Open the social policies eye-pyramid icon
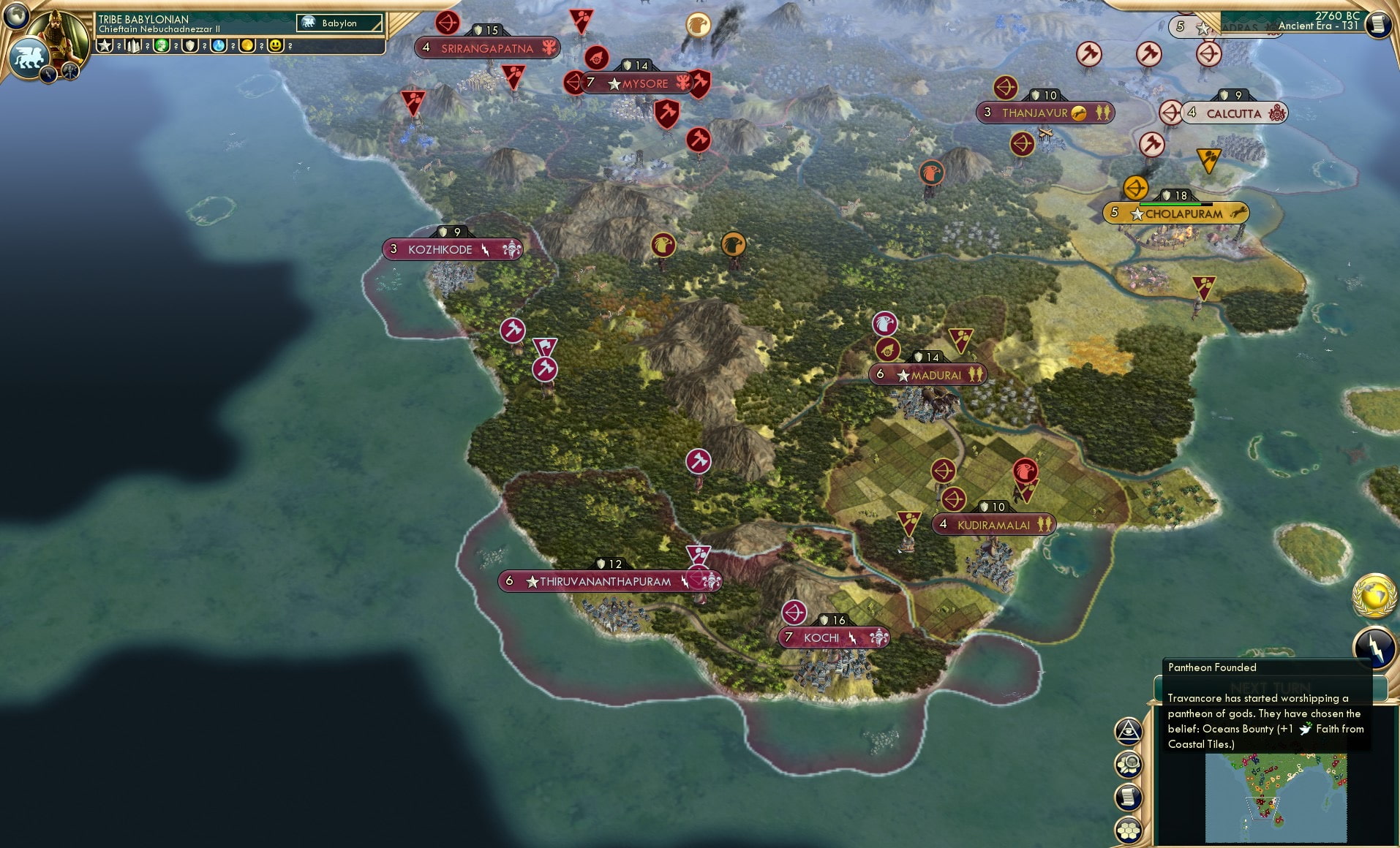 click(1129, 730)
